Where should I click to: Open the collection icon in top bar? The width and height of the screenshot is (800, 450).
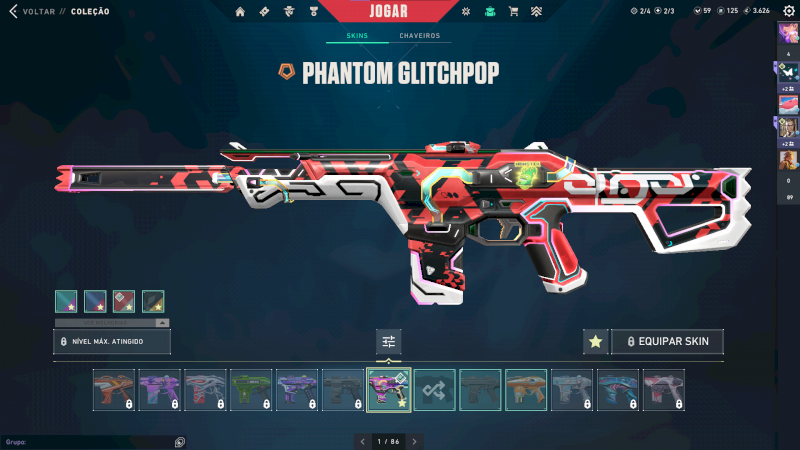coord(490,12)
